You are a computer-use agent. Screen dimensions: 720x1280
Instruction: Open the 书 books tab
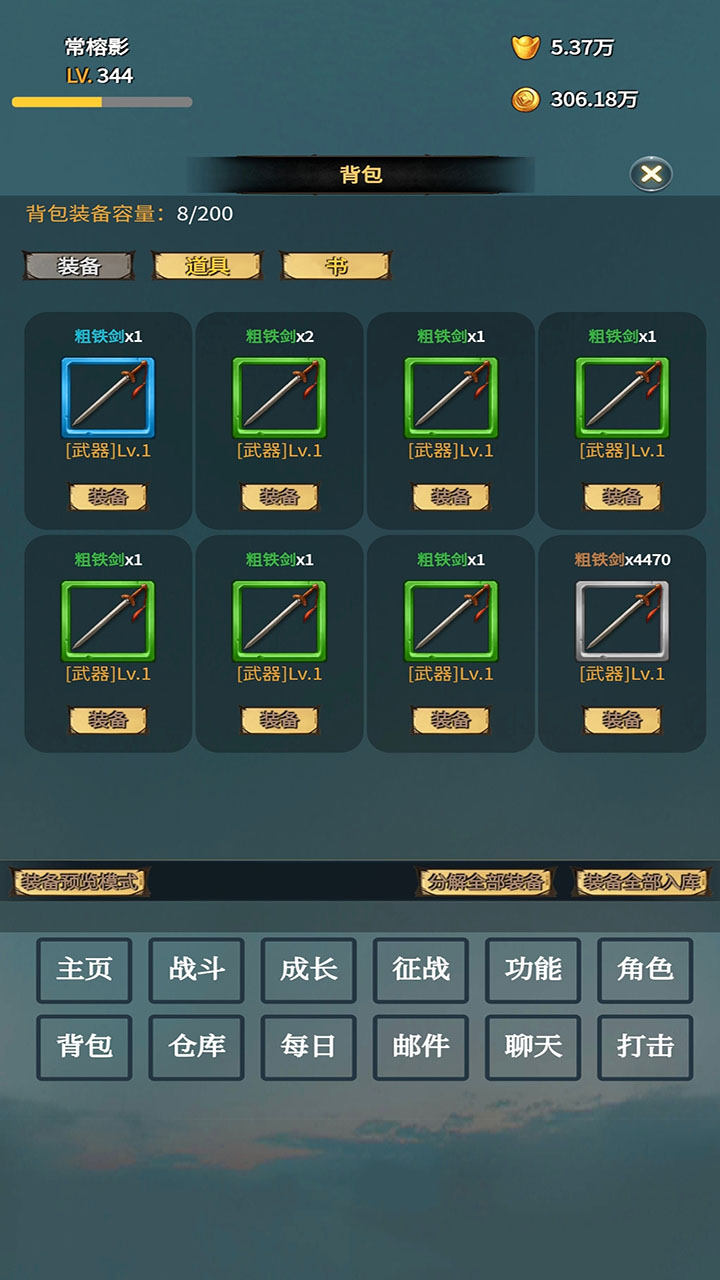pos(336,265)
